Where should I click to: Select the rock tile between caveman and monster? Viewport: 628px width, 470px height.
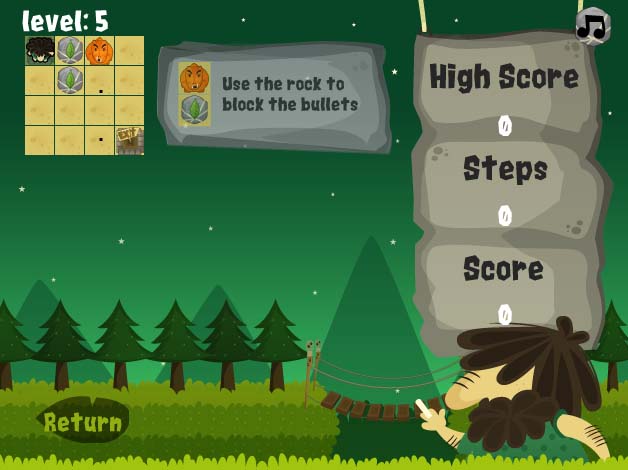70,50
